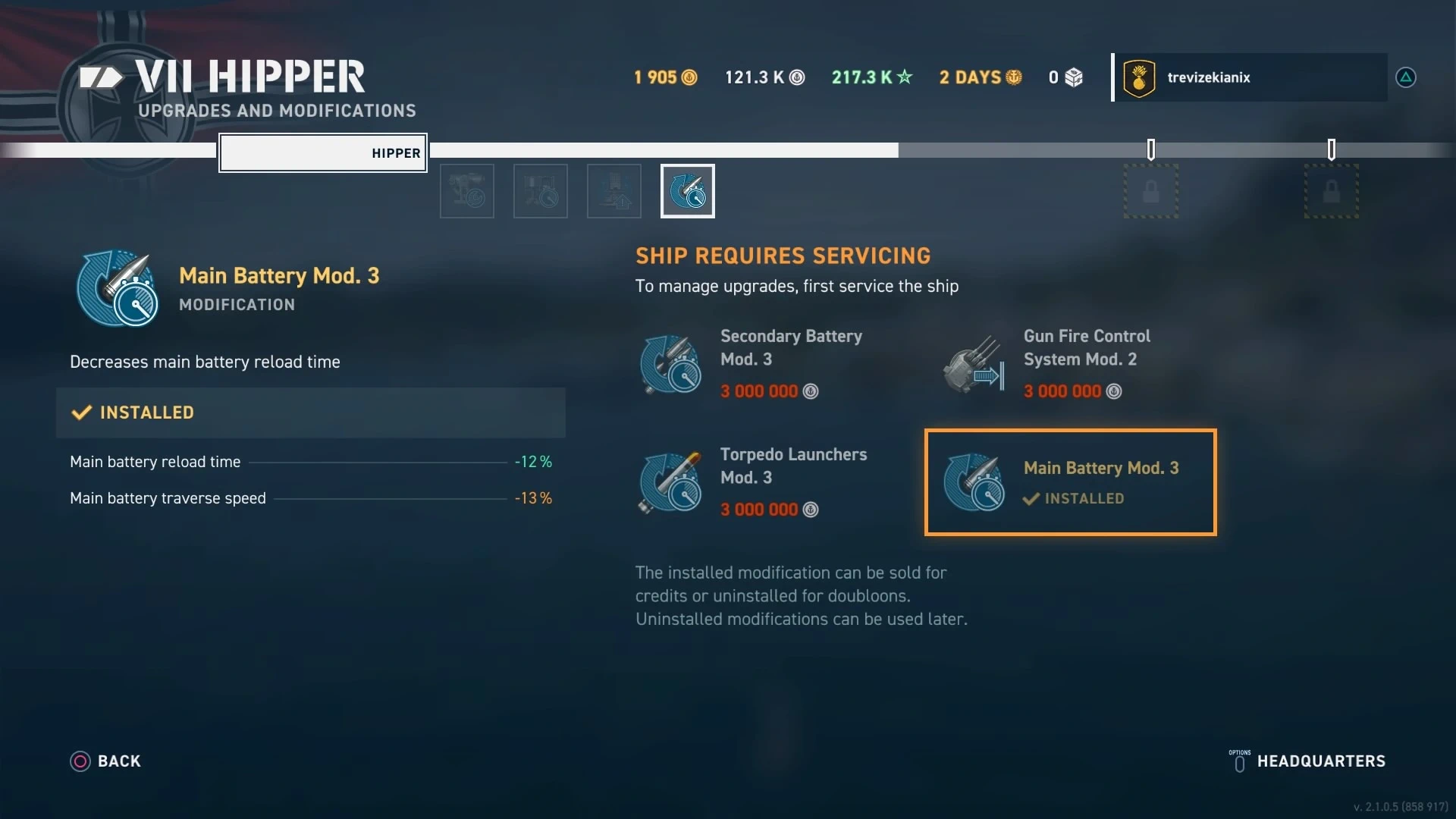
Task: Choose Secondary Battery Mod. 3 upgrade
Action: [x=766, y=364]
